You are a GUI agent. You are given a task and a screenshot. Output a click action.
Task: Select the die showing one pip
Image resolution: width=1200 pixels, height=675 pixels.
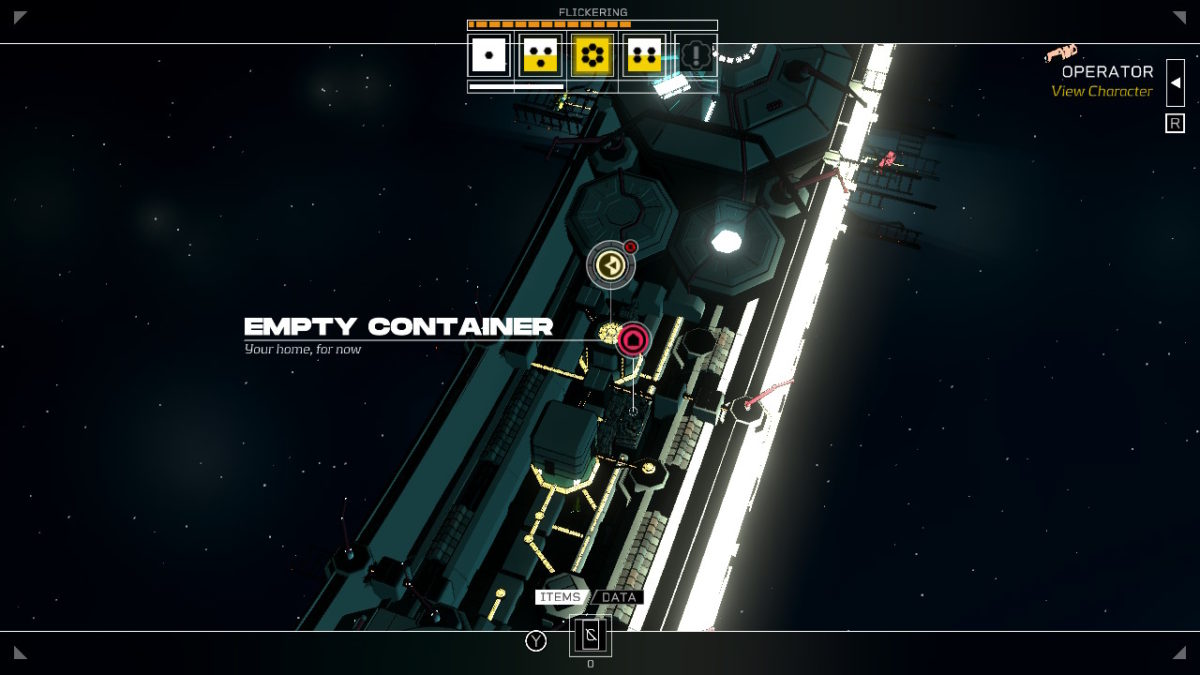[489, 56]
